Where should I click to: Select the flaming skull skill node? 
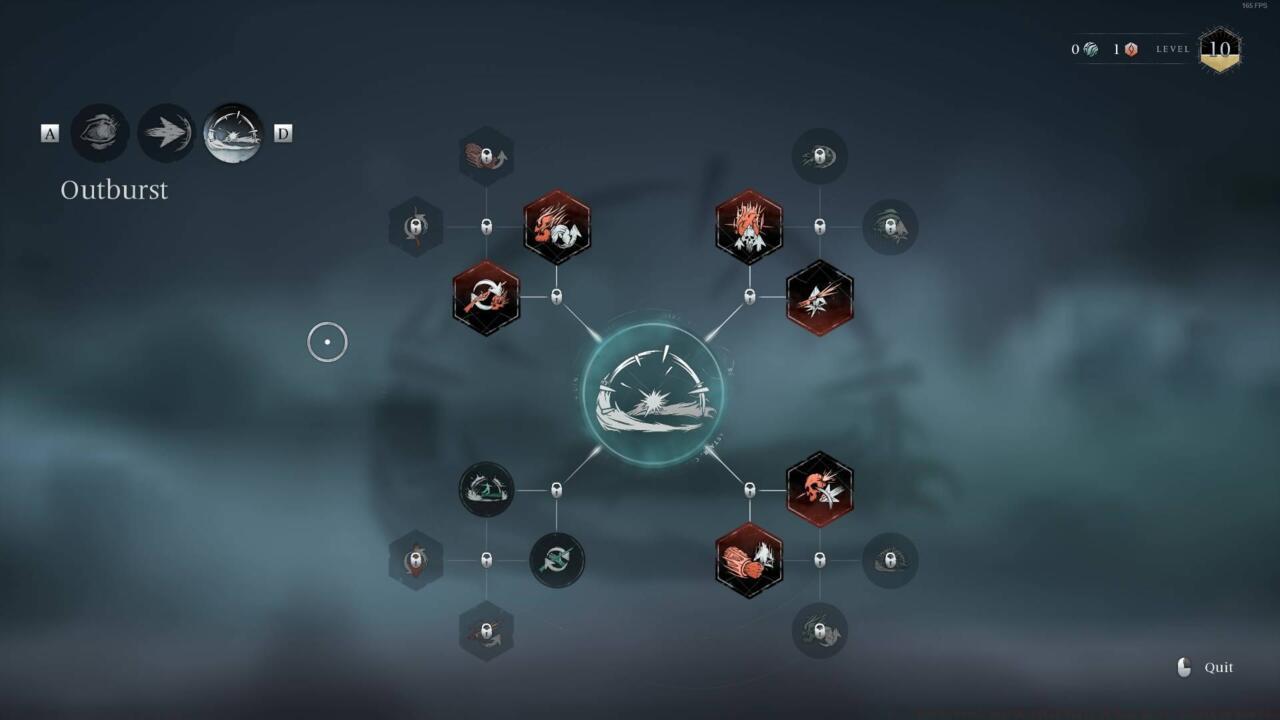point(748,228)
